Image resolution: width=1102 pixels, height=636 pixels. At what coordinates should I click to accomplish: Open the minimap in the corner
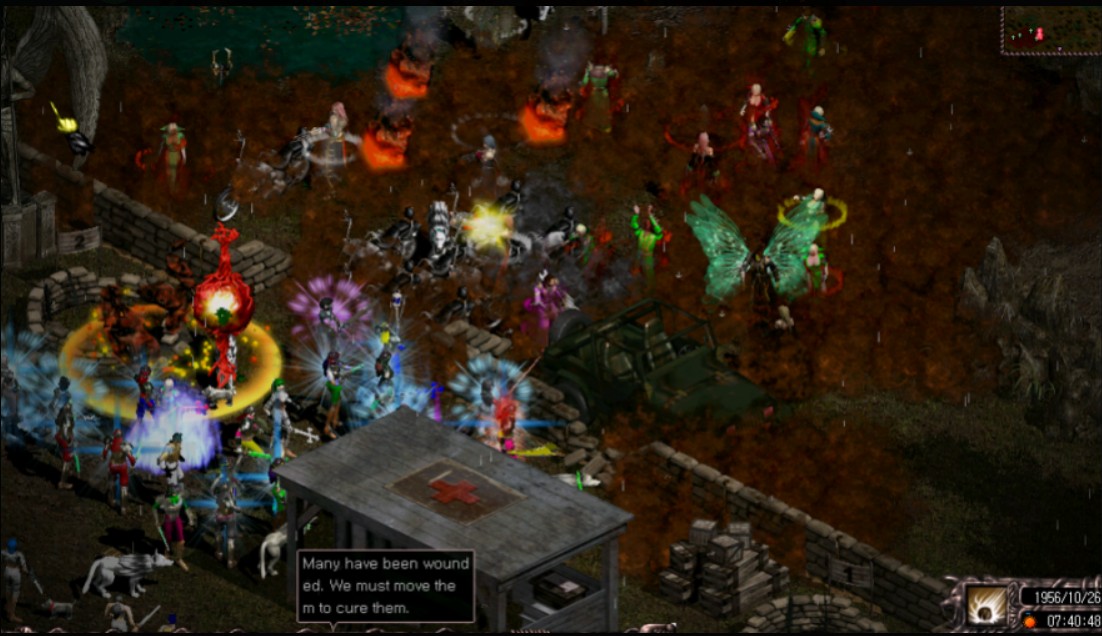pyautogui.click(x=1049, y=30)
